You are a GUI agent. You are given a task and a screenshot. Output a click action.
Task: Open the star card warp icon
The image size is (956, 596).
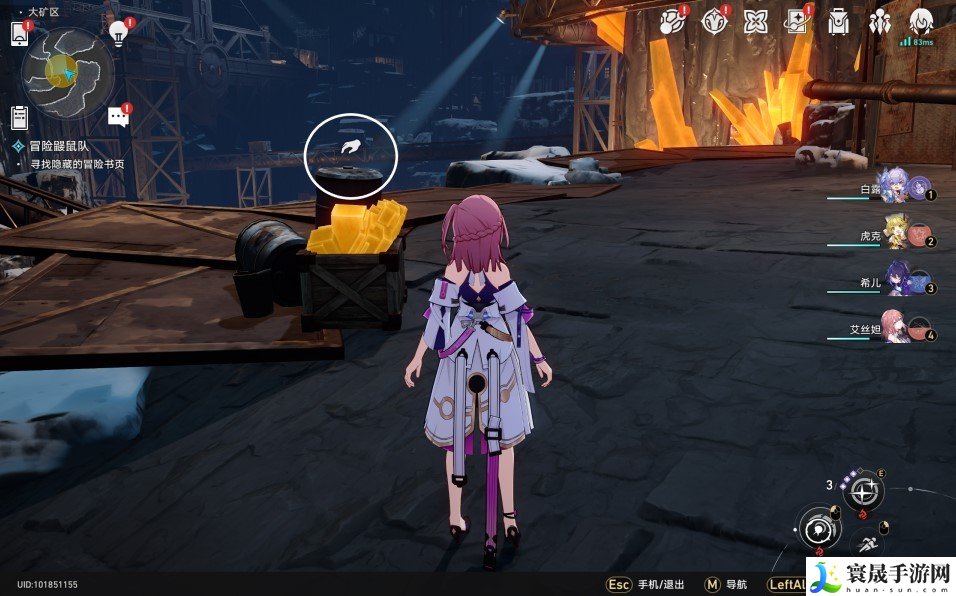tap(797, 22)
